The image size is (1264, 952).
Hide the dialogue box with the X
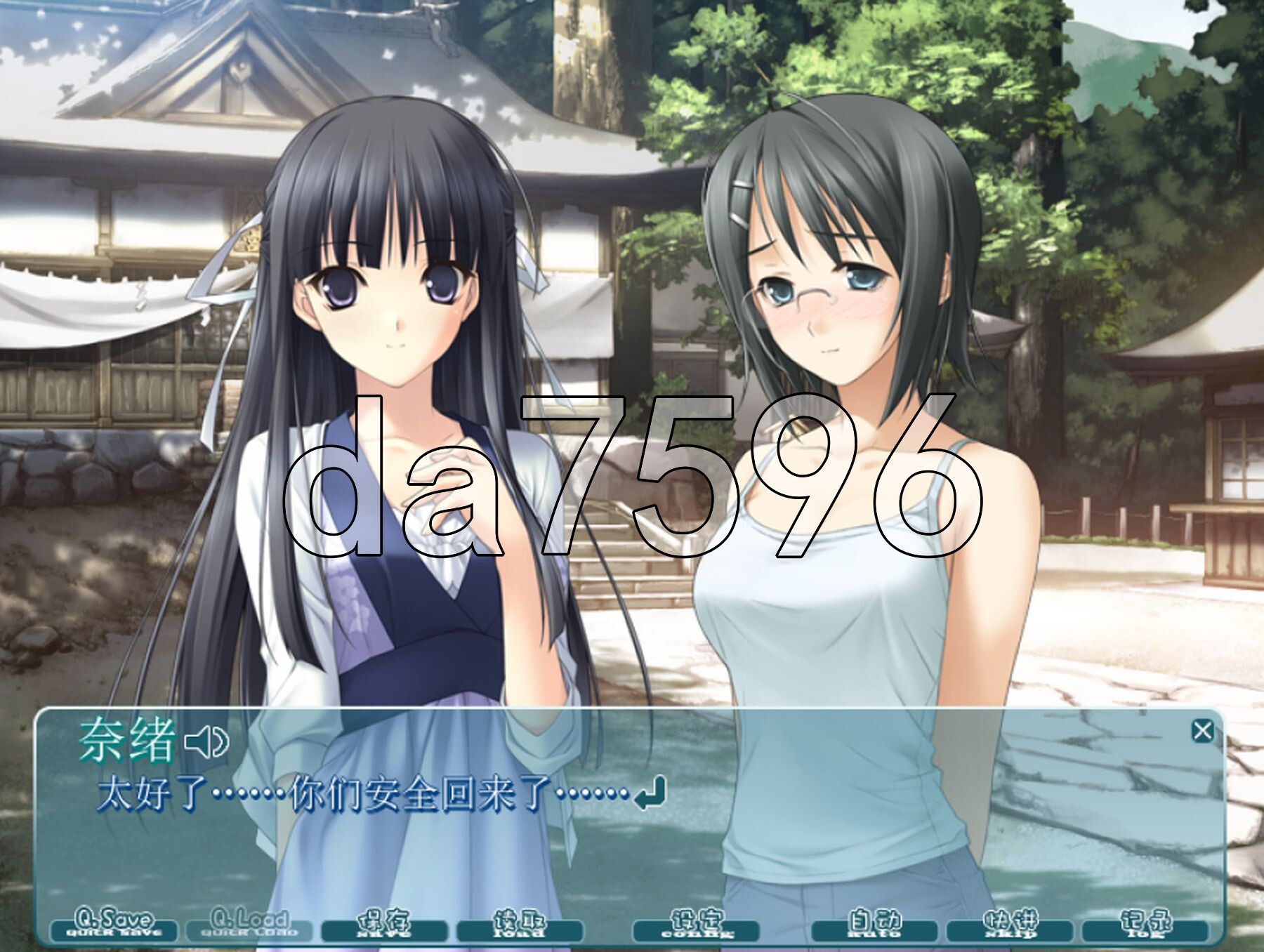(1202, 731)
